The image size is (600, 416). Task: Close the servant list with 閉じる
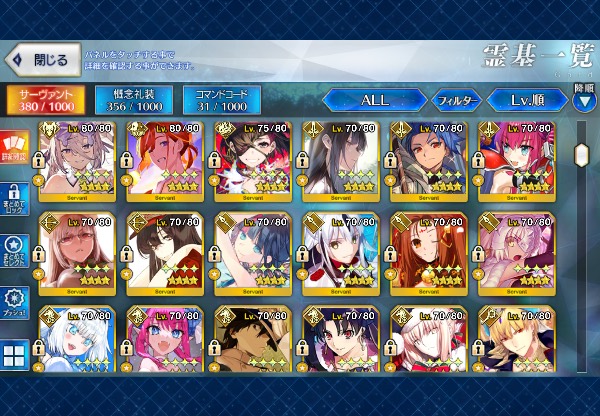click(41, 60)
